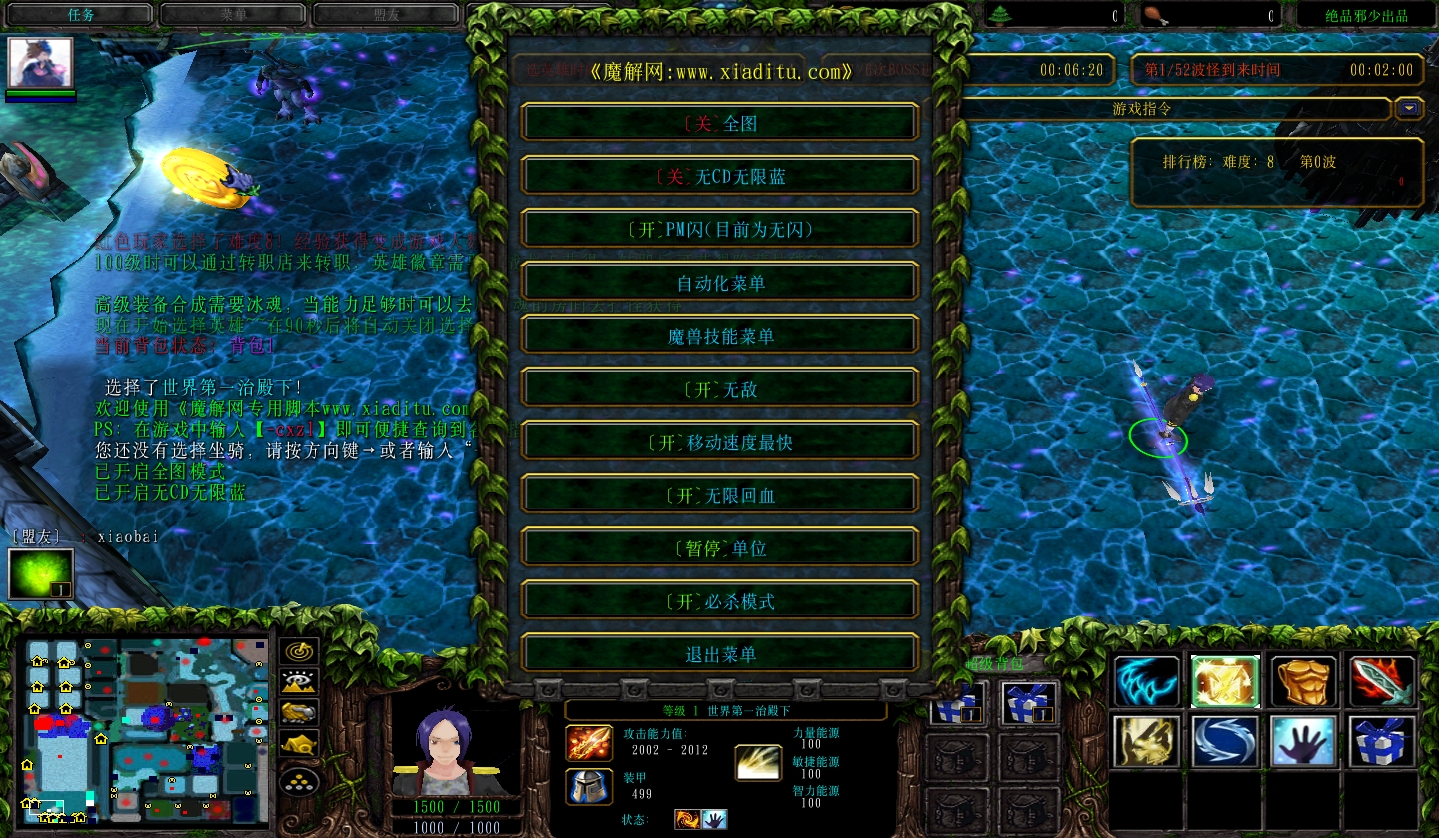Cast the hand-on-blue-background ability
1439x838 pixels.
pos(1304,741)
